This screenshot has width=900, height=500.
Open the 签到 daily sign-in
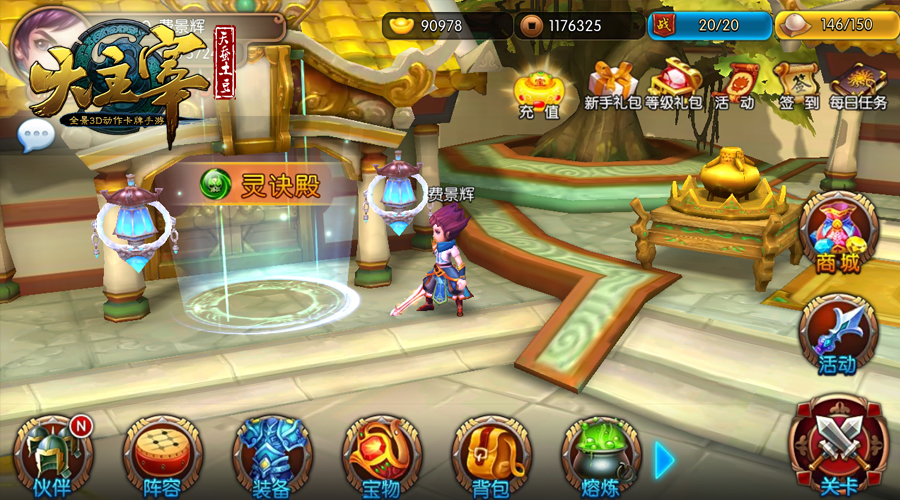797,85
